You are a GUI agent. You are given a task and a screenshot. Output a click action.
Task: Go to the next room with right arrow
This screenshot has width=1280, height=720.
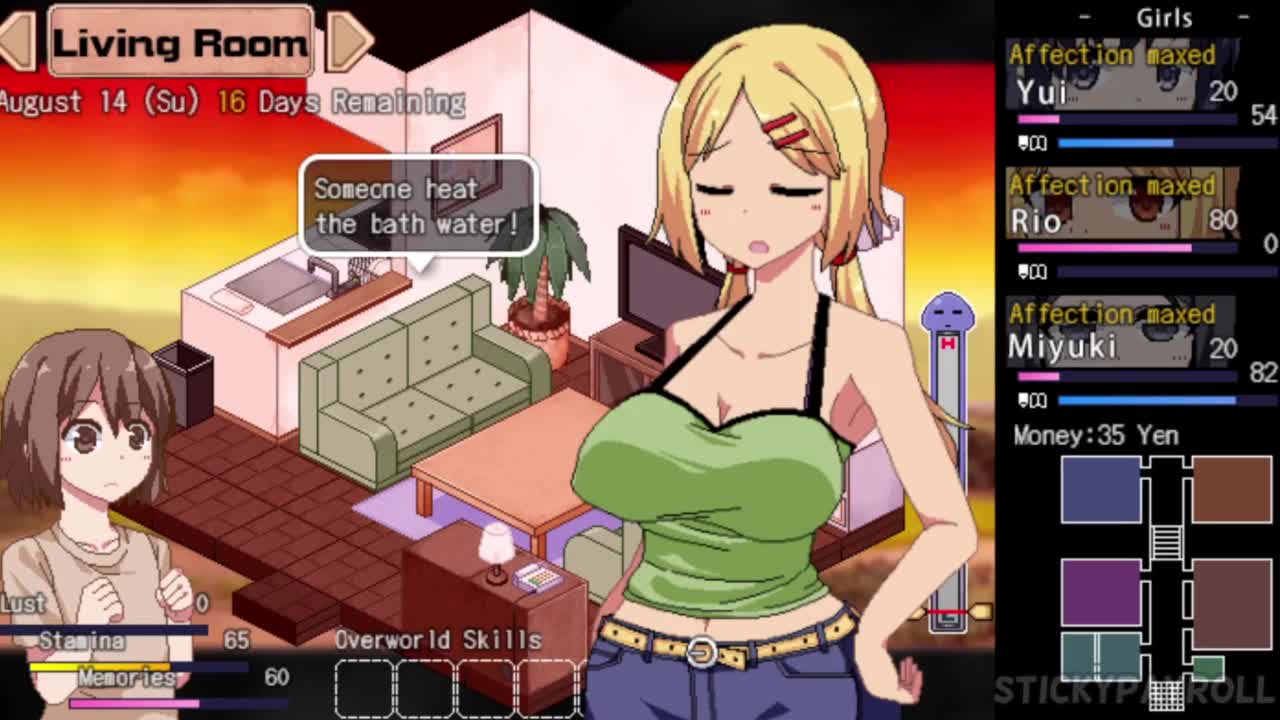(349, 40)
